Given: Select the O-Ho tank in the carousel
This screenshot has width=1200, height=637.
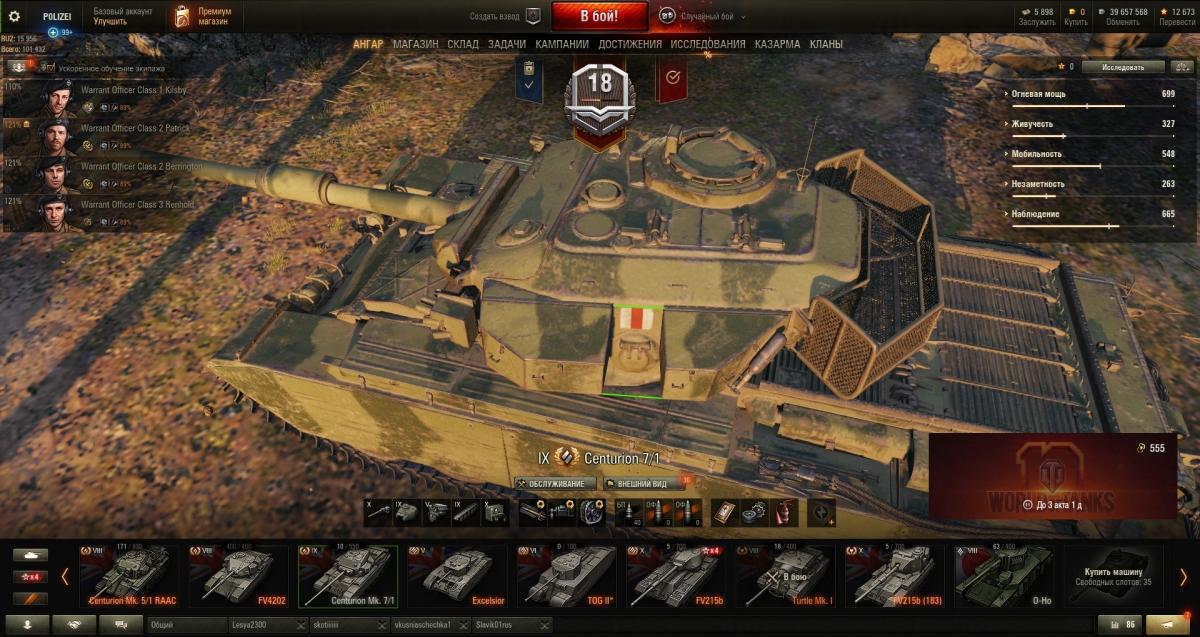Looking at the screenshot, I should pos(1004,575).
